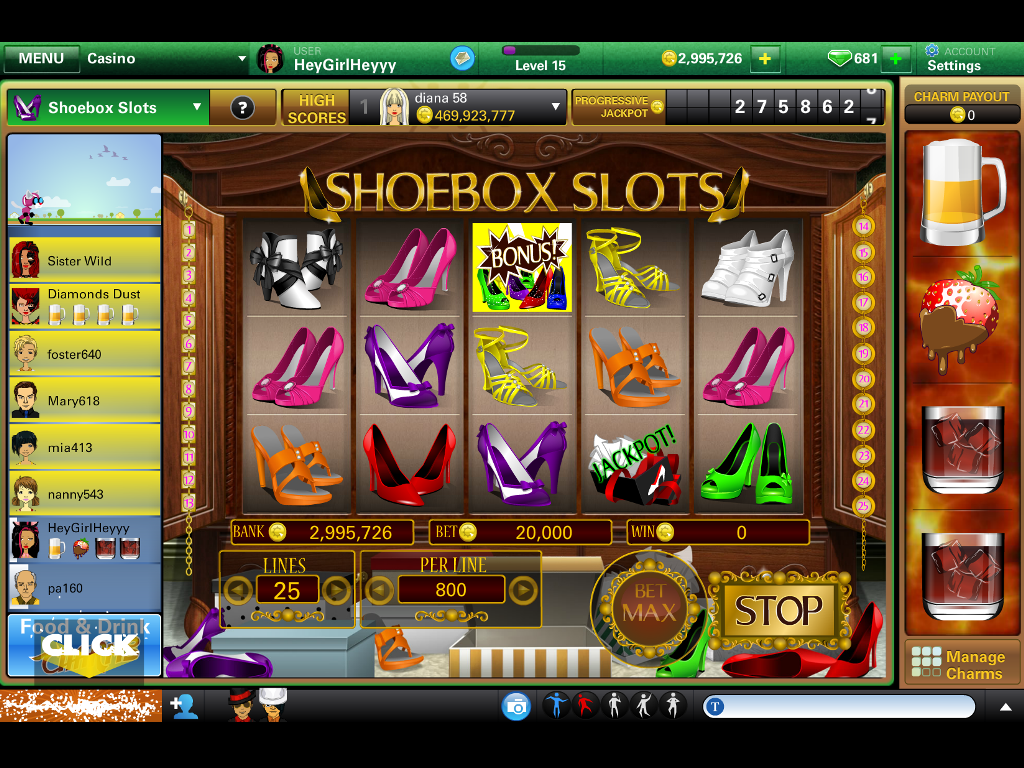
Task: Increase the number of Lines
Action: [x=337, y=590]
